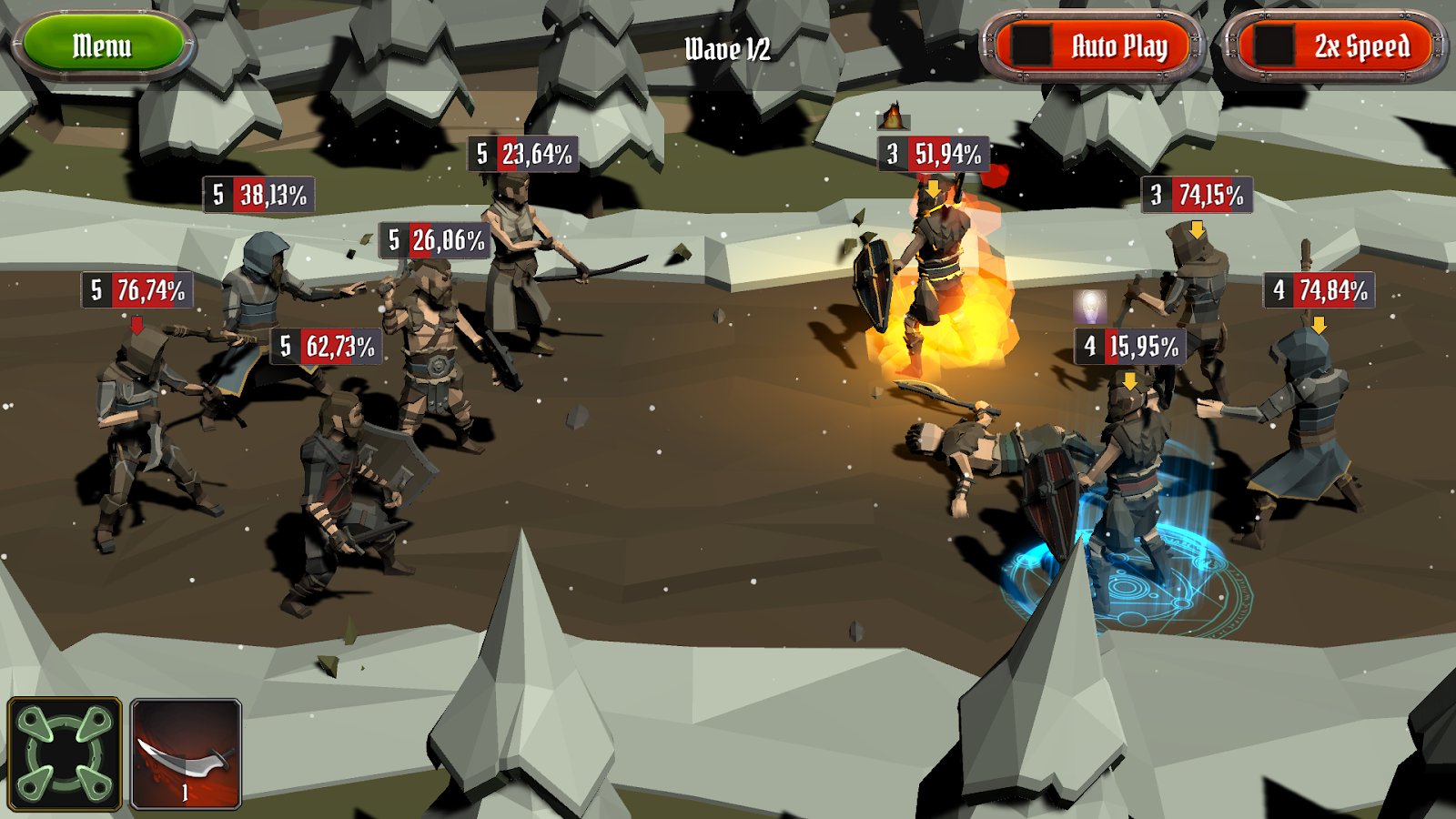The width and height of the screenshot is (1456, 819).
Task: Open the green Menu button
Action: coord(102,45)
